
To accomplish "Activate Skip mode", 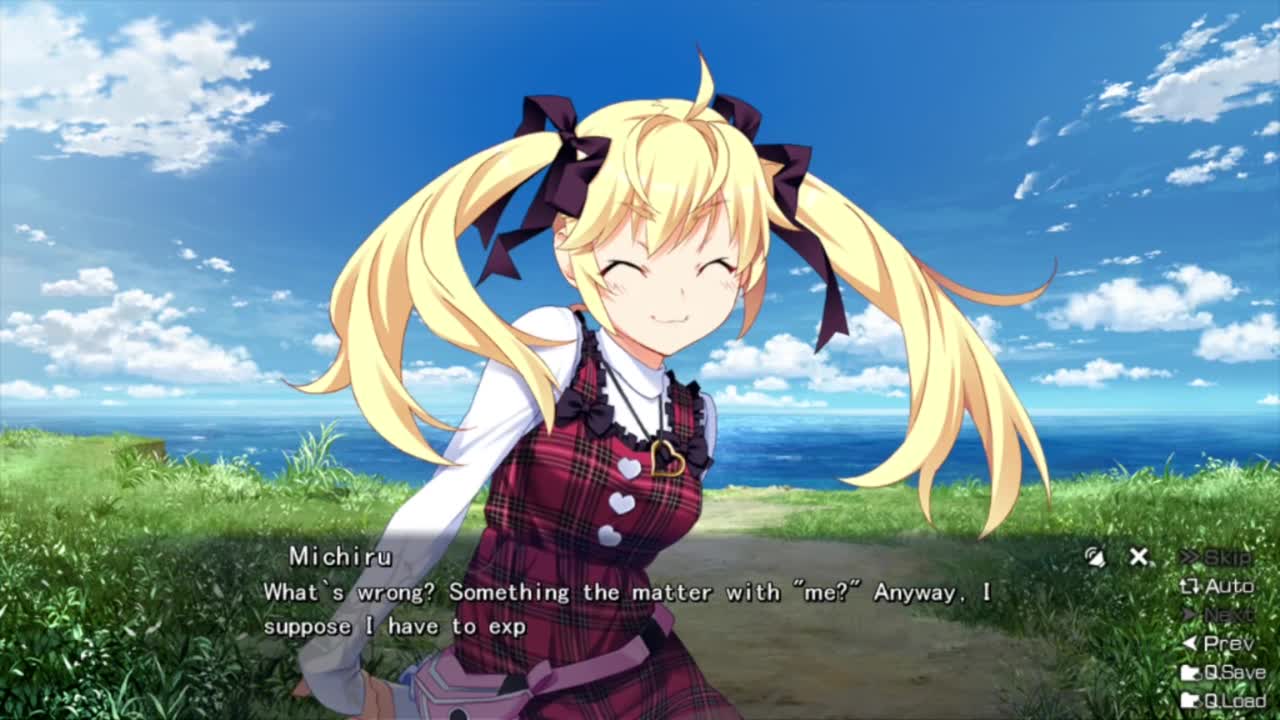I will pyautogui.click(x=1216, y=557).
